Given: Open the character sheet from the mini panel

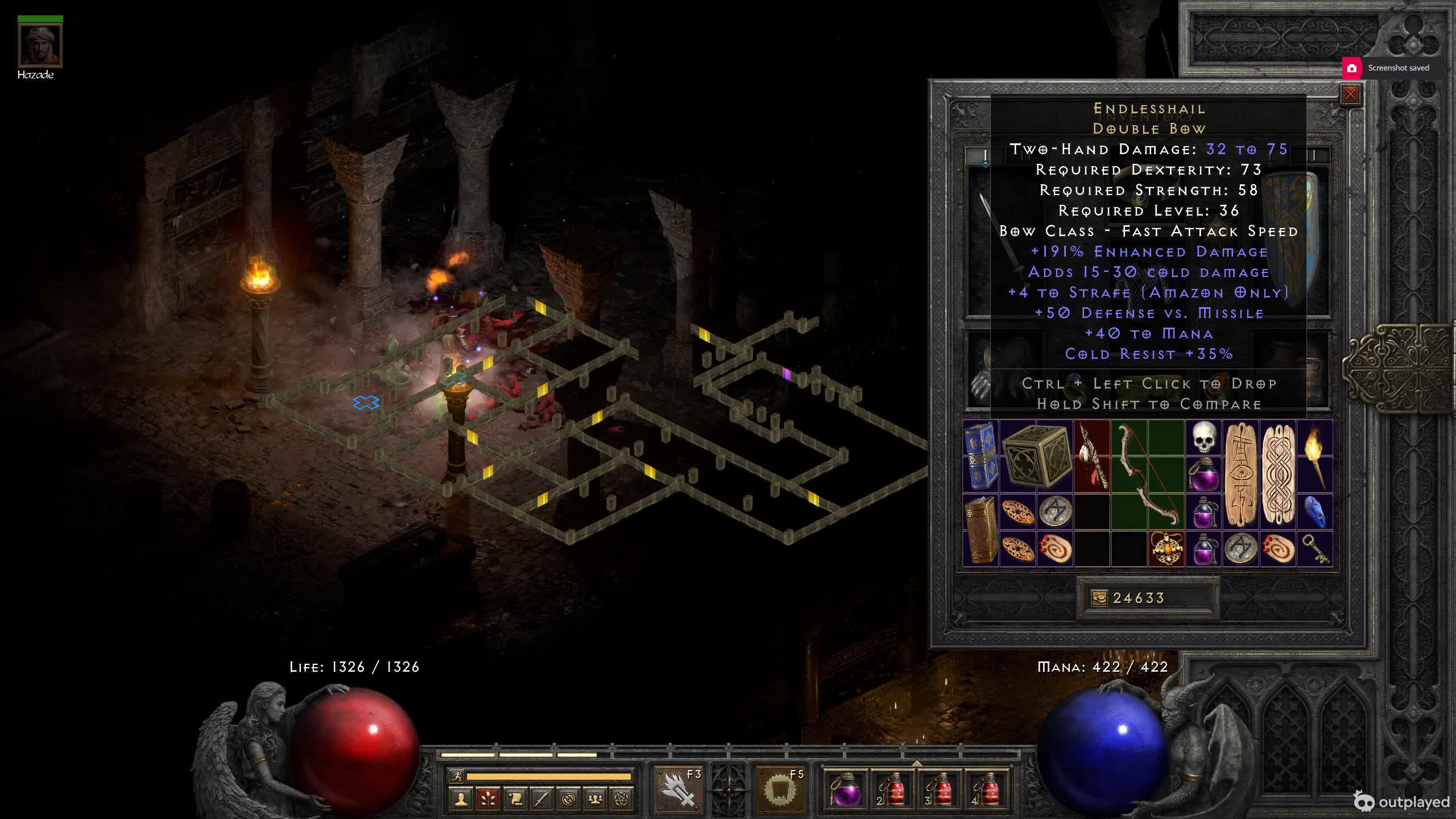Looking at the screenshot, I should click(461, 799).
